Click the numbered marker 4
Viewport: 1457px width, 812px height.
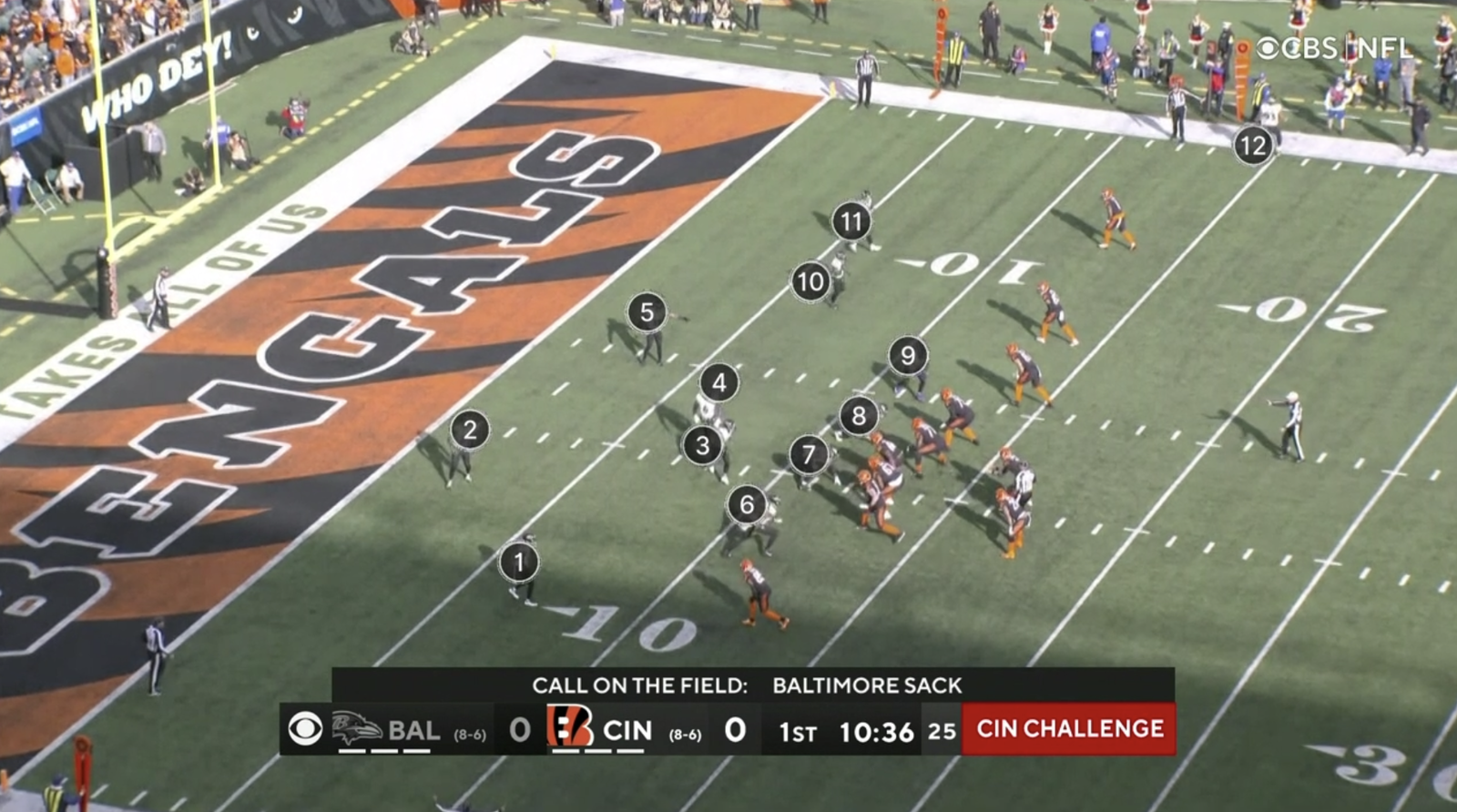(x=719, y=382)
